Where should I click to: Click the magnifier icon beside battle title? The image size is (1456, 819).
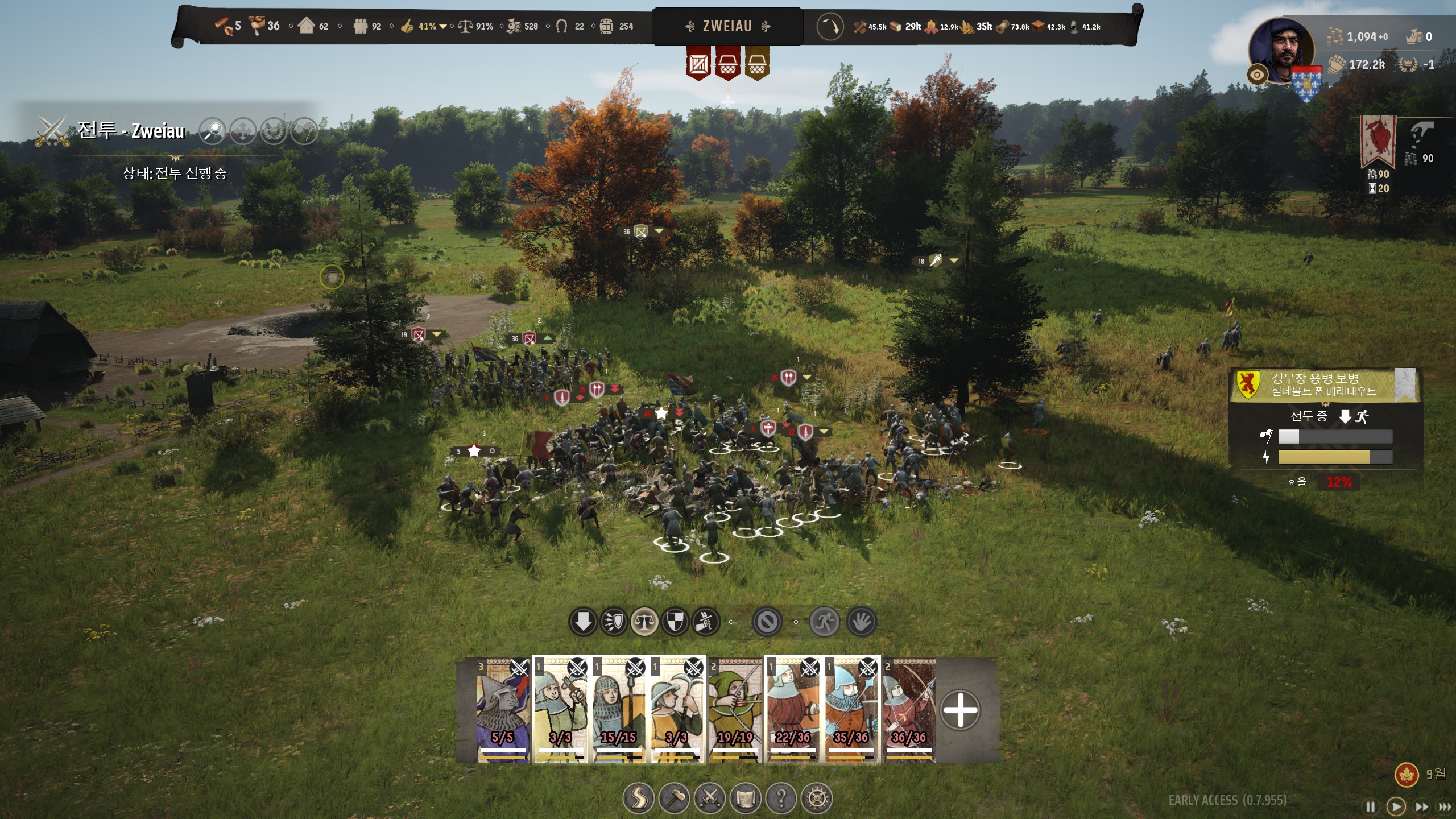pyautogui.click(x=213, y=131)
